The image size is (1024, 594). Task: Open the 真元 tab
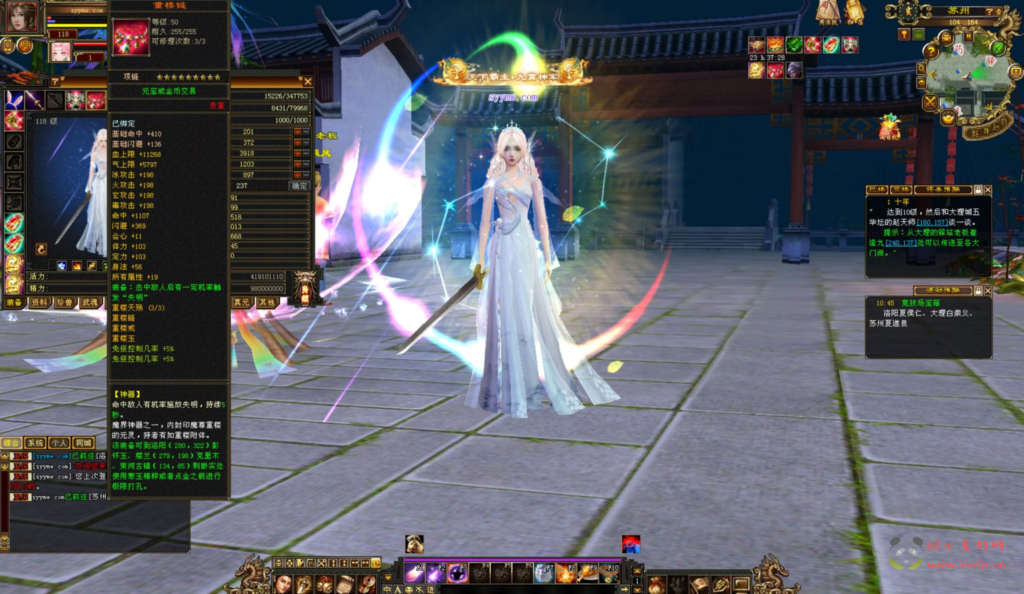pos(242,301)
